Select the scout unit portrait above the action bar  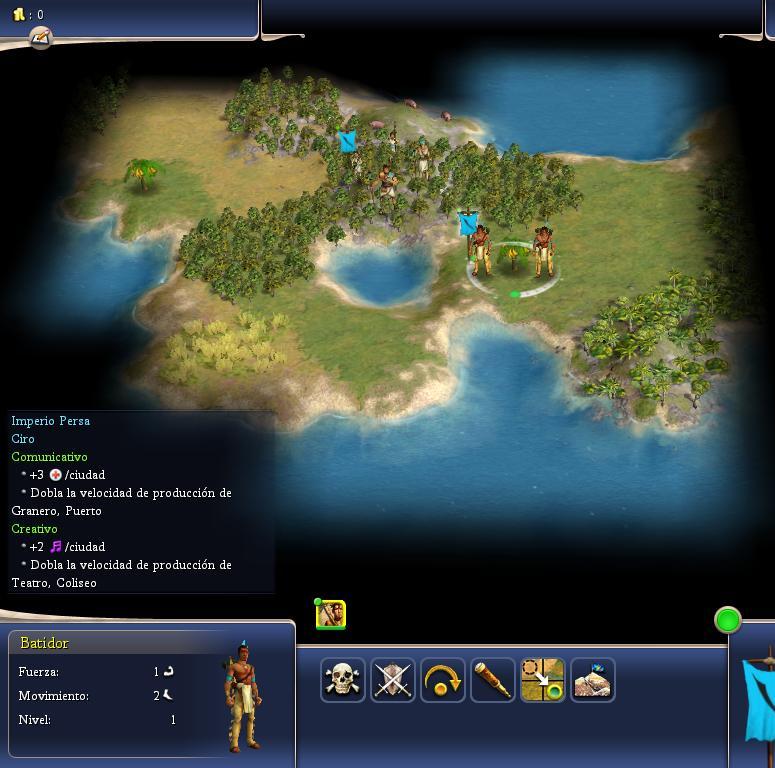click(331, 615)
